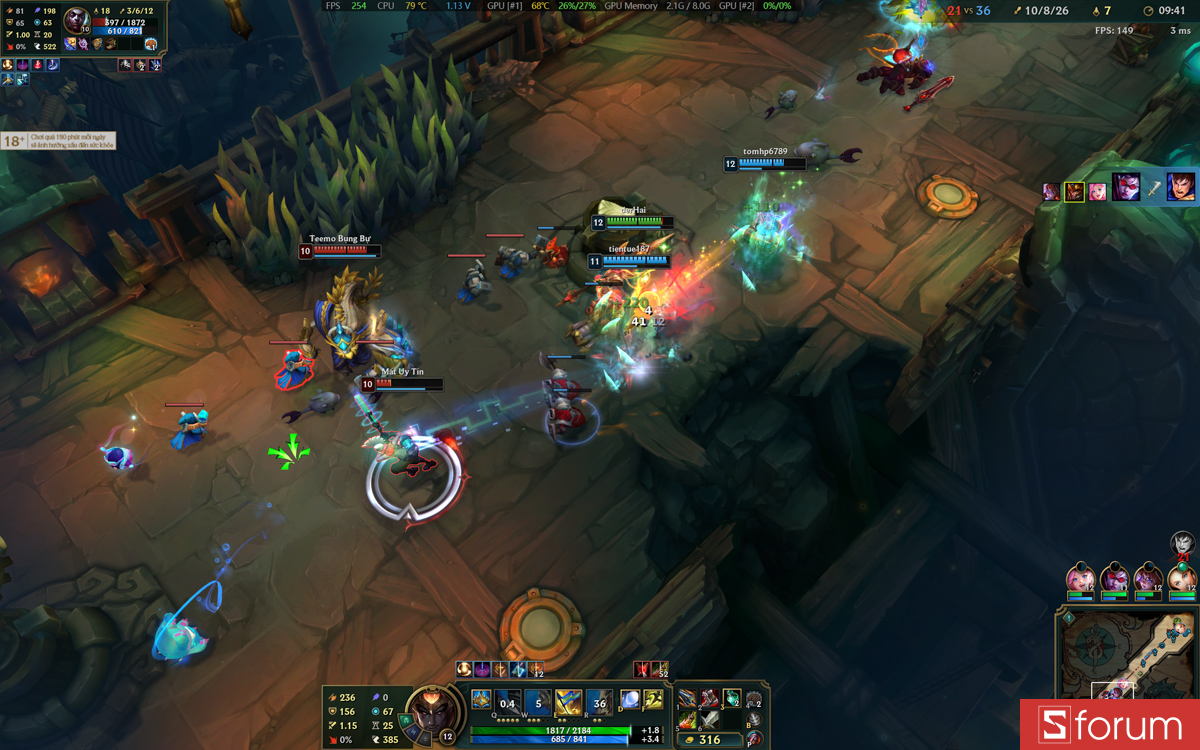Select the item in inventory slot 1
The width and height of the screenshot is (1200, 750).
point(687,698)
